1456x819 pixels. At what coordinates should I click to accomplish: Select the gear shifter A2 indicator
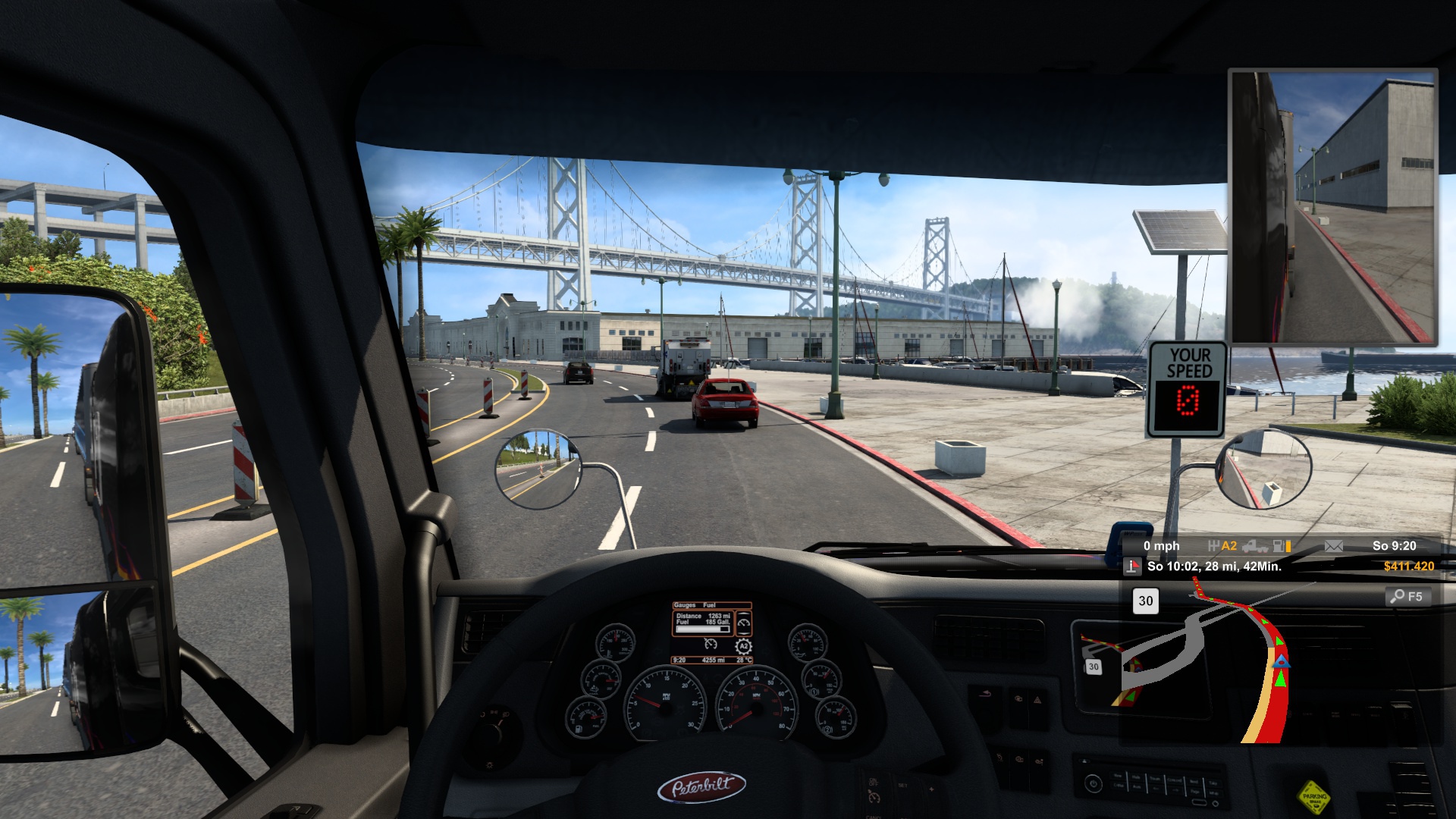click(1222, 546)
